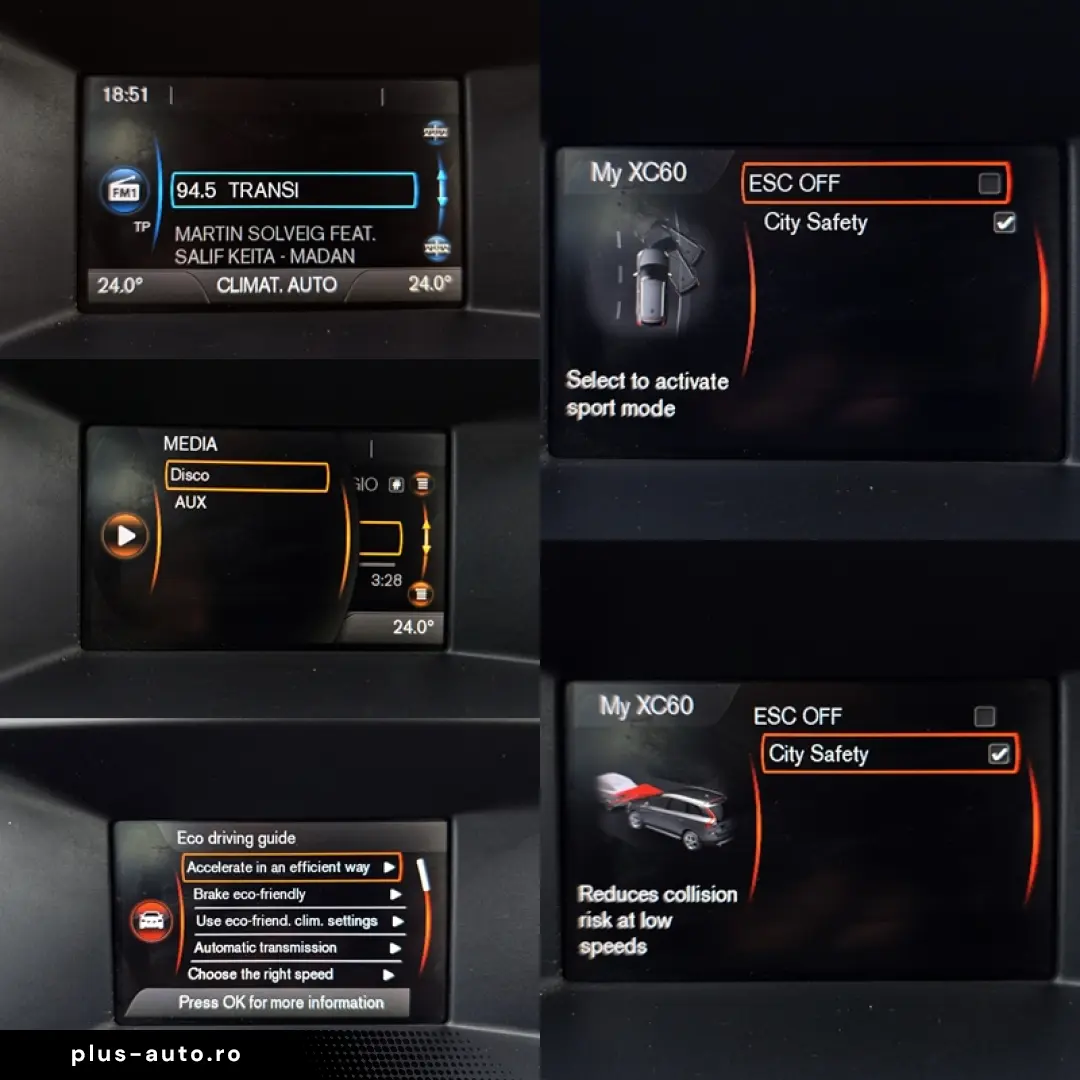Viewport: 1080px width, 1080px height.
Task: Toggle the highlighted City Safety checkbox
Action: [998, 754]
